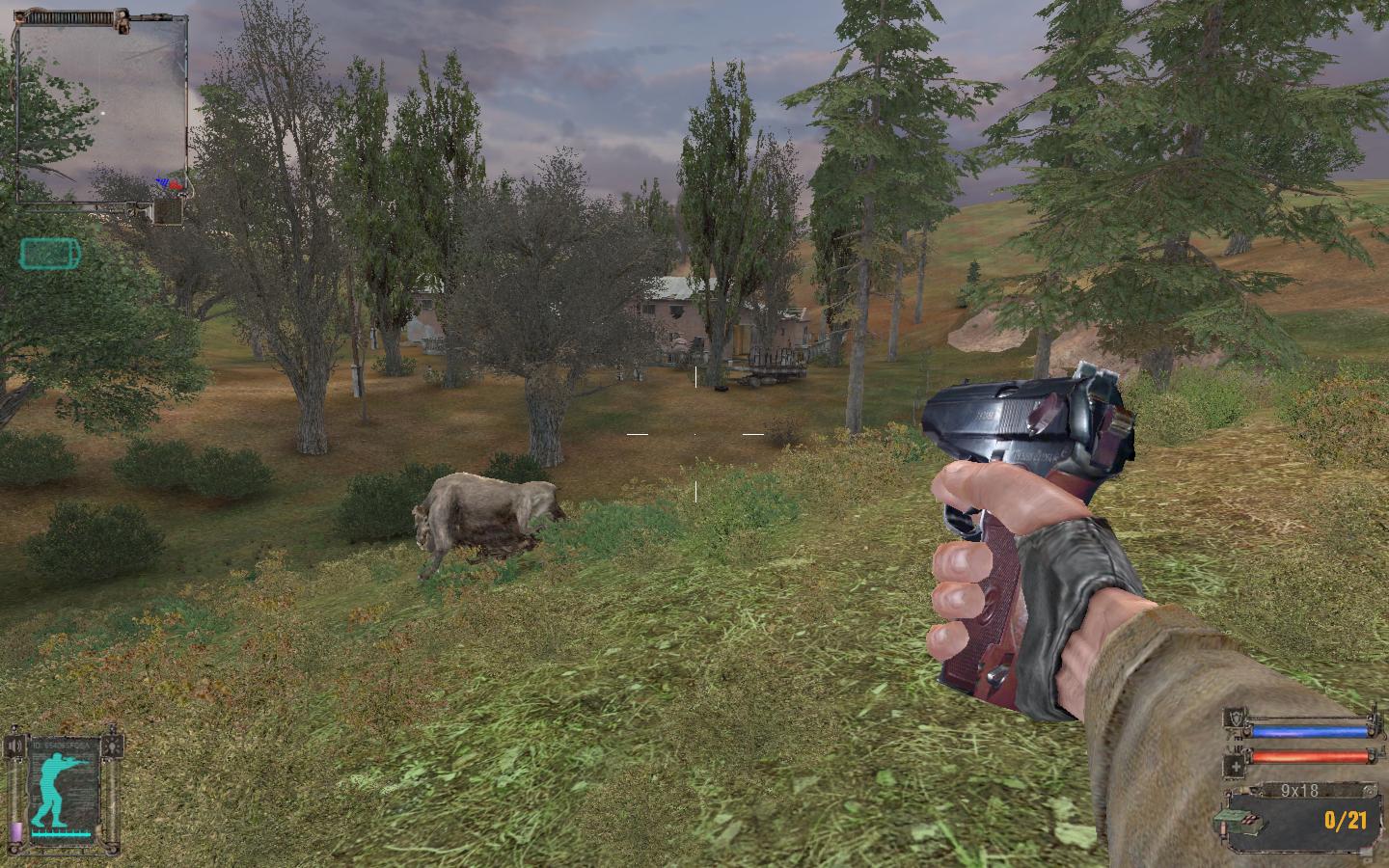This screenshot has height=868, width=1389.
Task: Click the medical cross health icon
Action: [1236, 767]
